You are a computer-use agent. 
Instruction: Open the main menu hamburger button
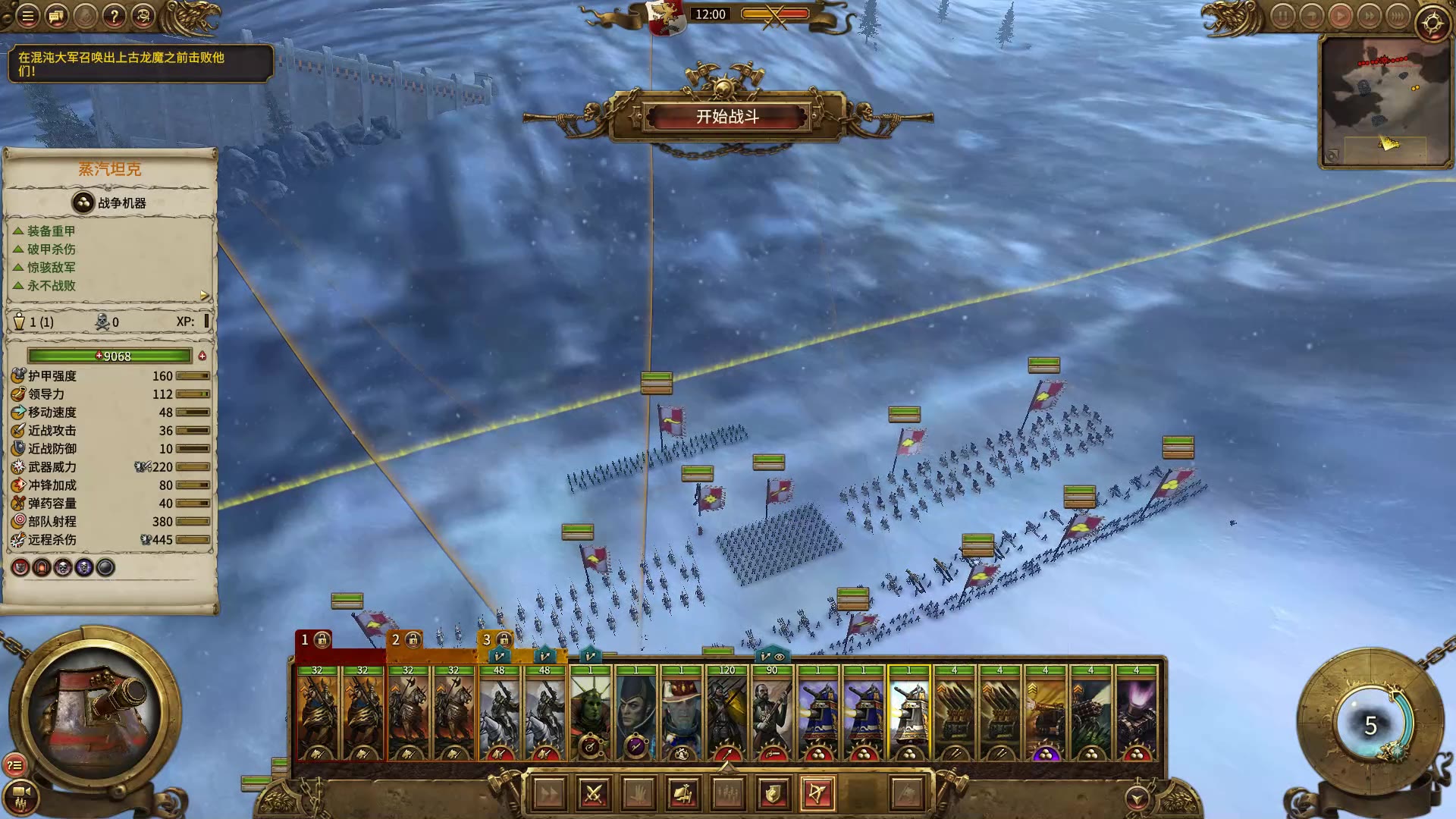pyautogui.click(x=27, y=16)
